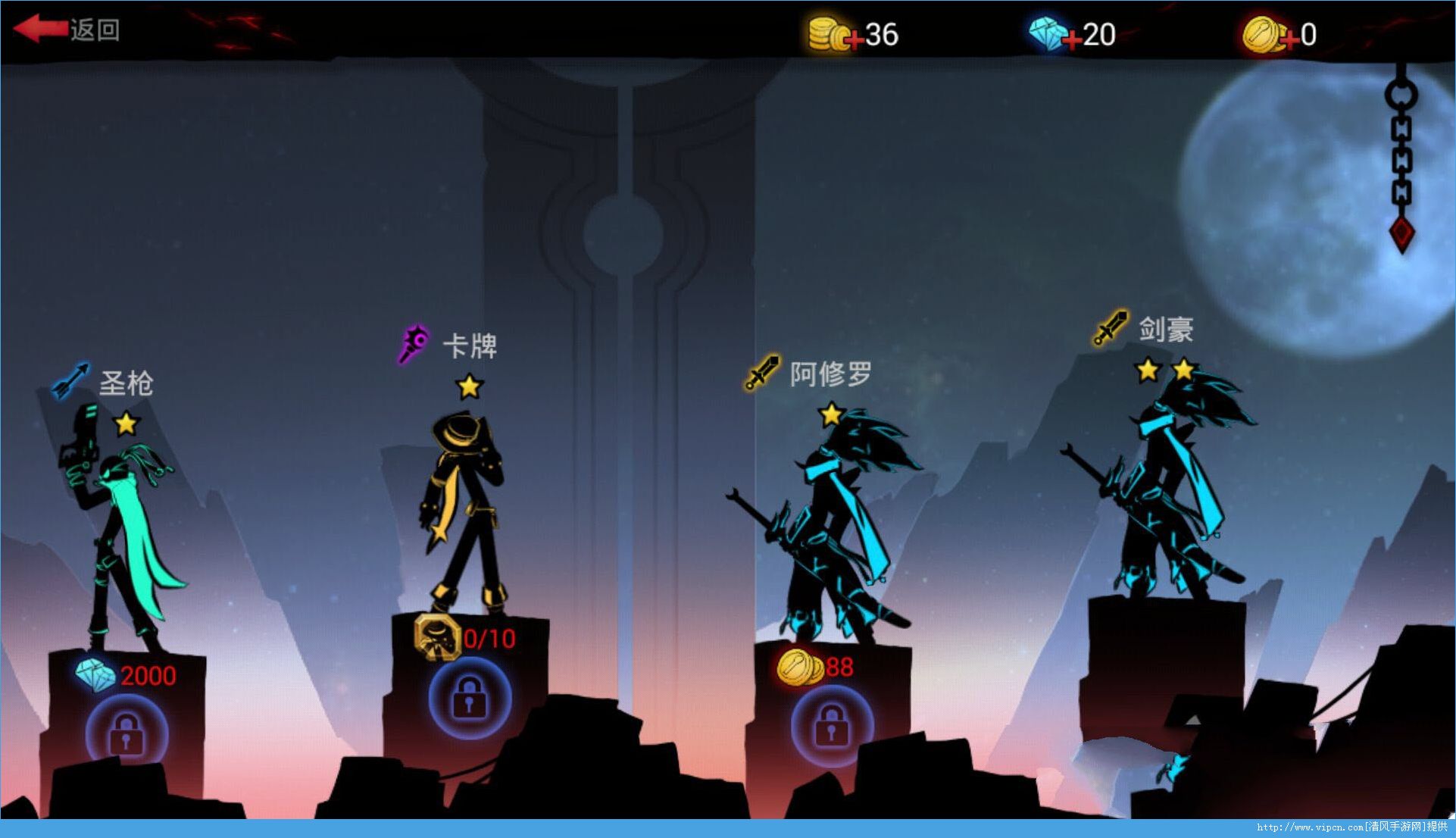
Task: Go back with the red 返回 arrow
Action: pyautogui.click(x=67, y=30)
